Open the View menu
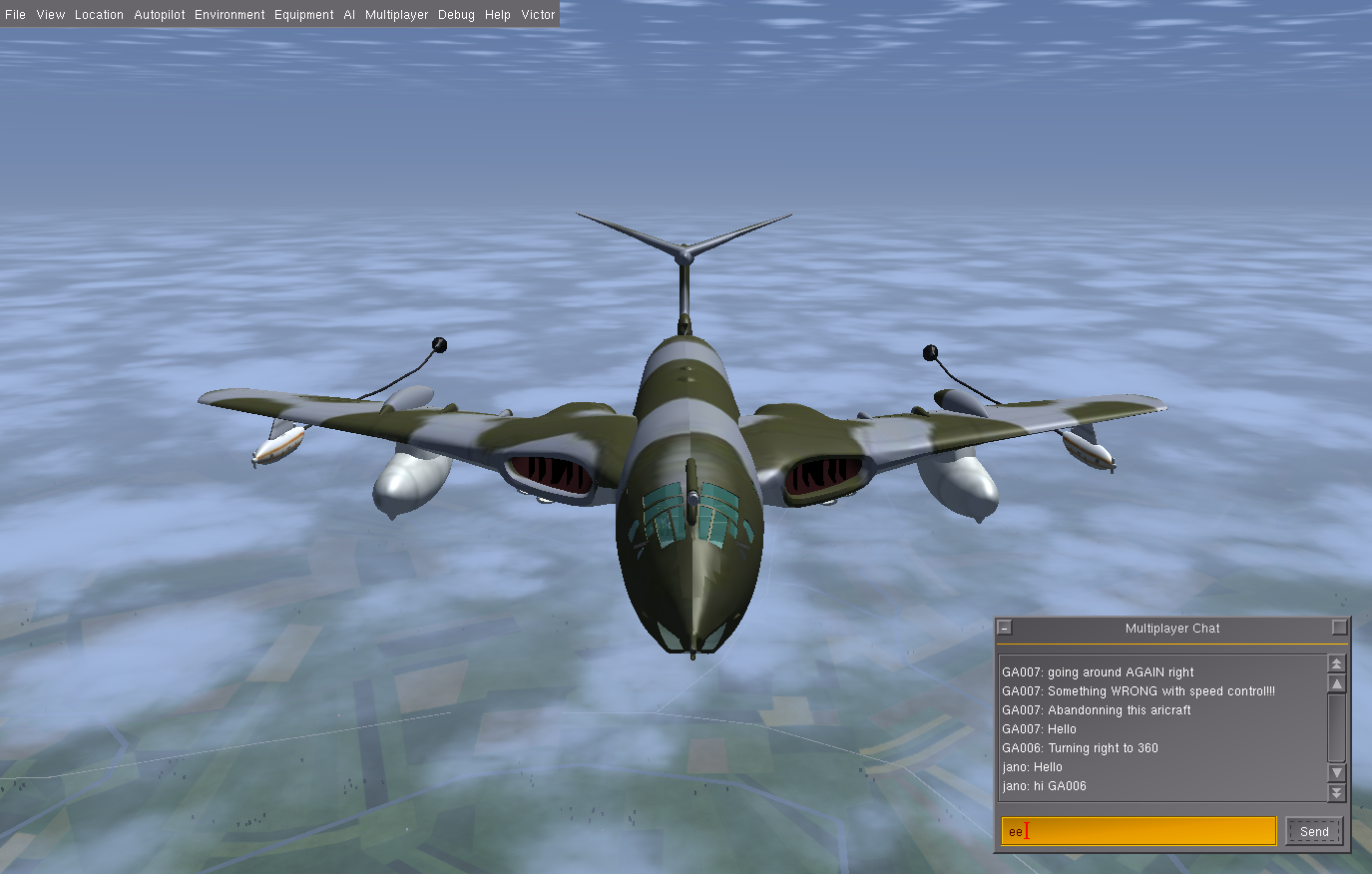1372x874 pixels. (x=50, y=15)
